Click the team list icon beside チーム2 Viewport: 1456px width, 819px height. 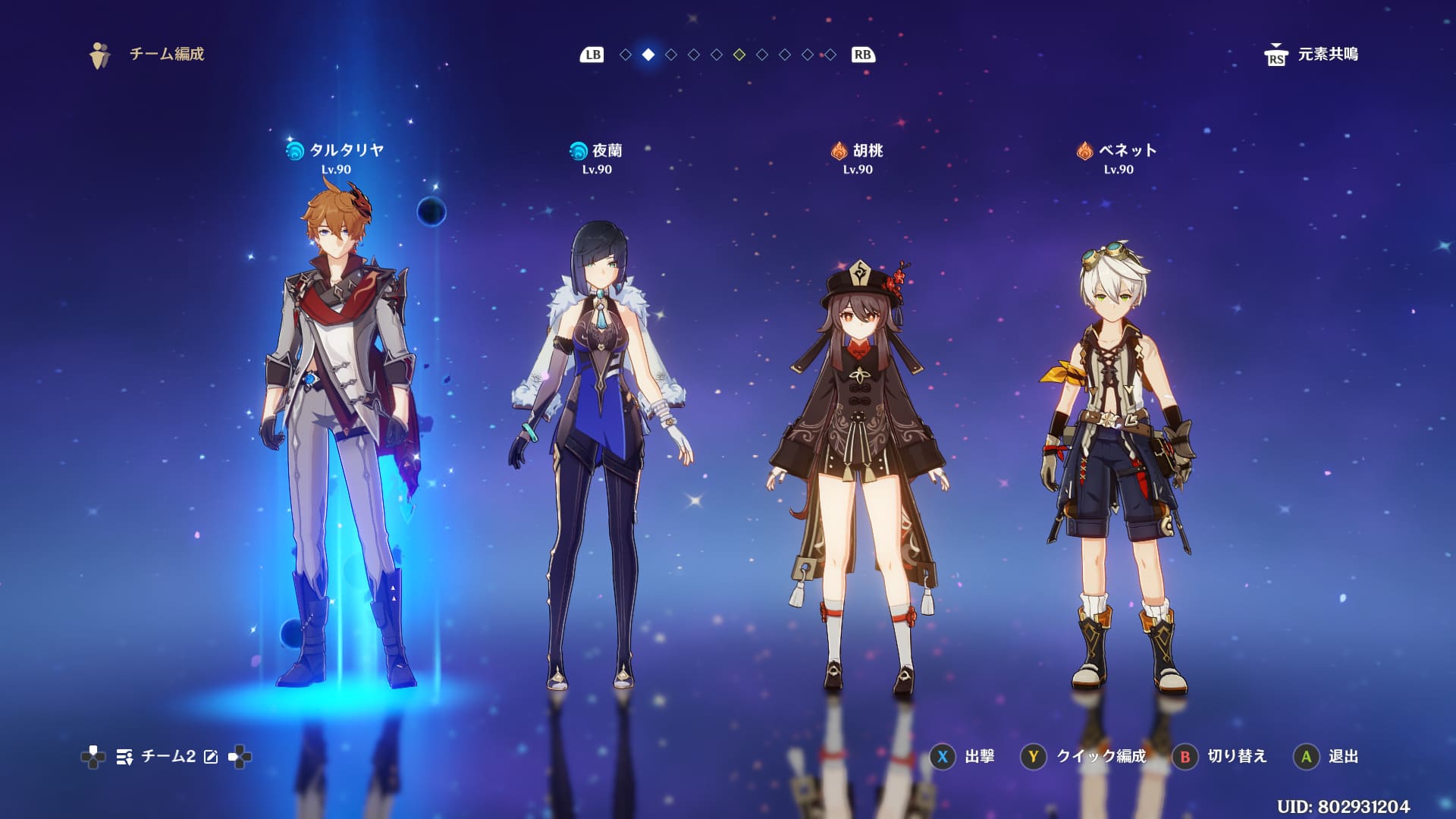tap(124, 756)
